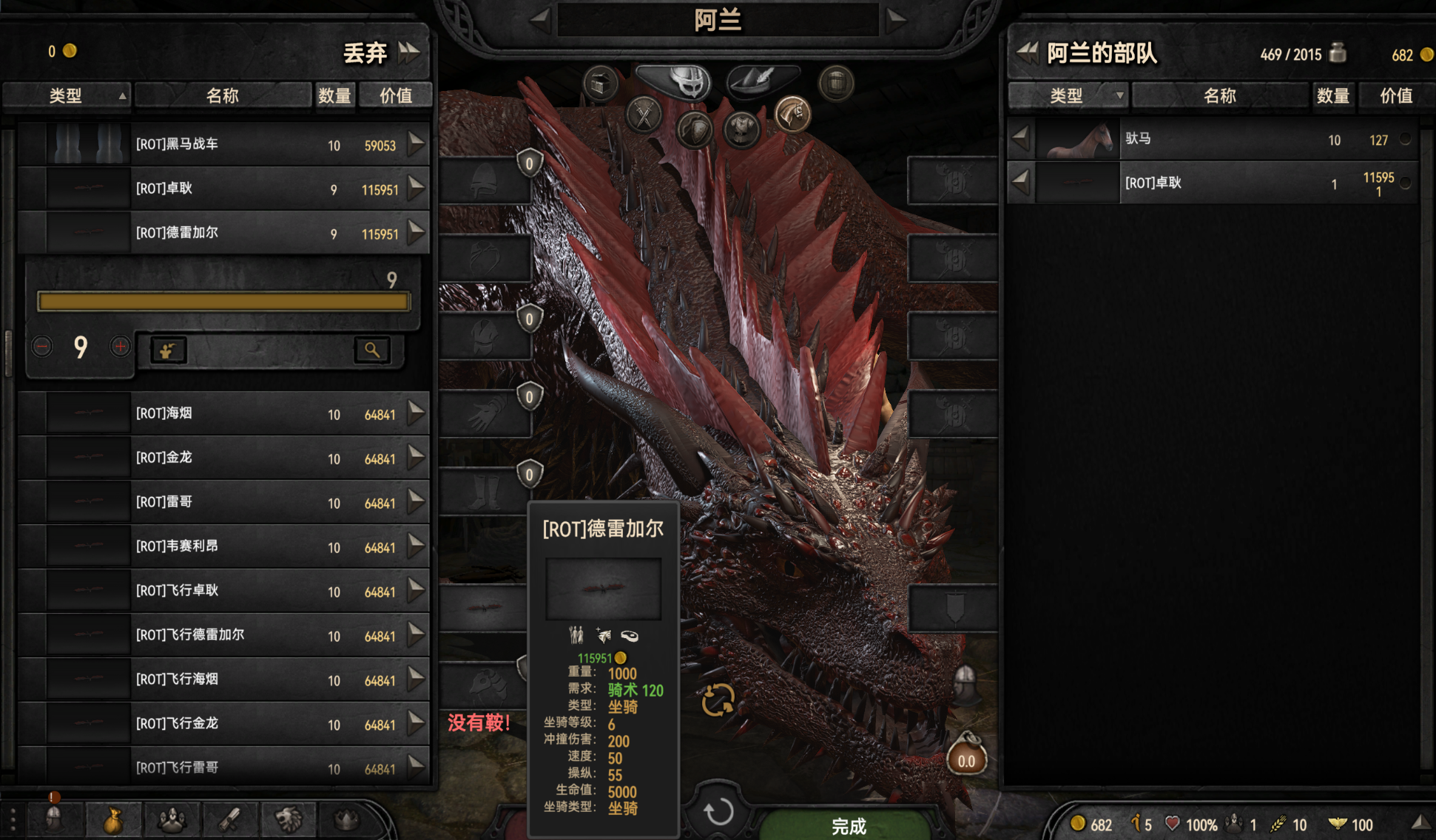
Task: Show mounts with the horse head filter
Action: click(792, 115)
